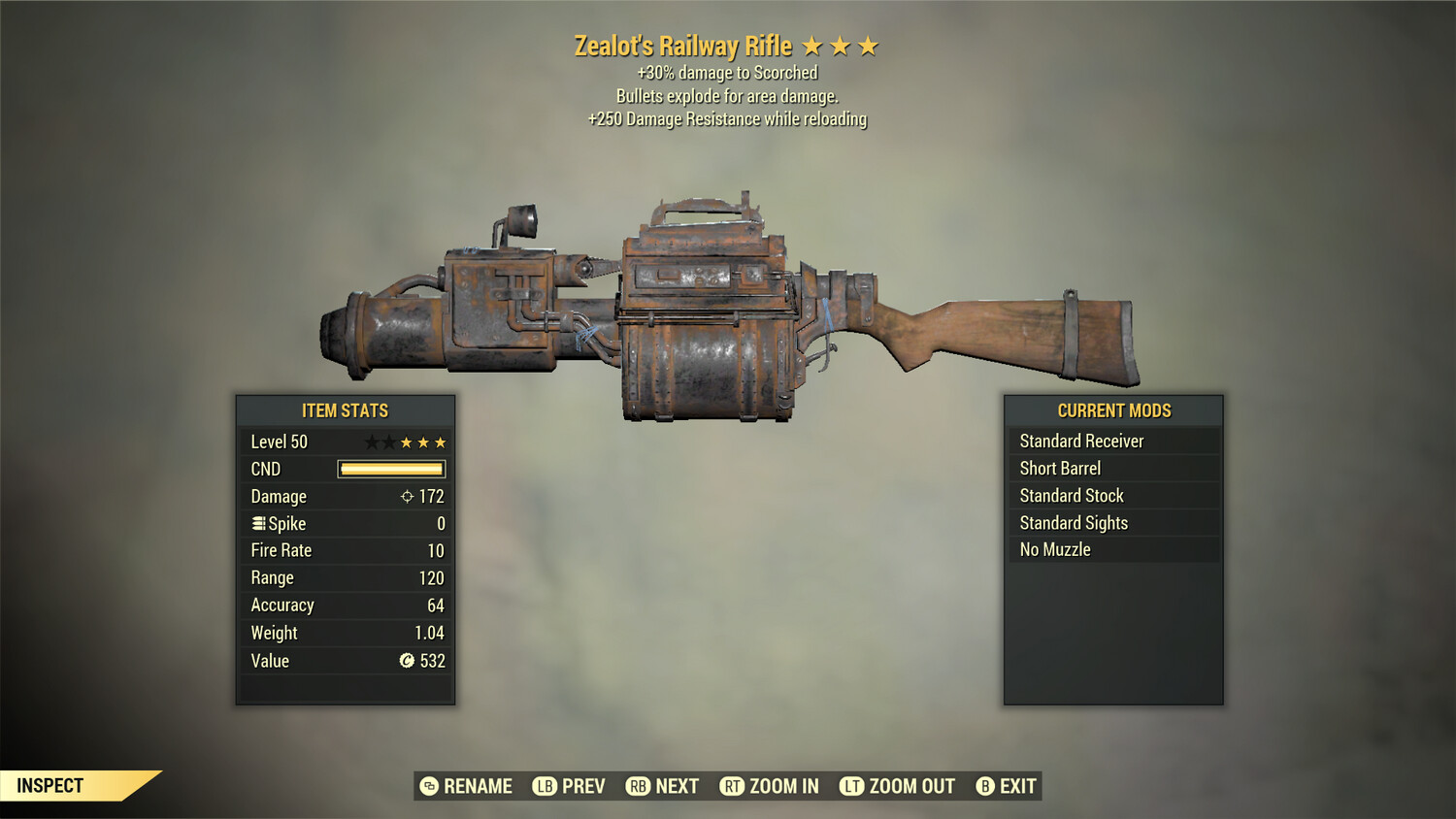Select the Spike ammo icon in Item Stats
Viewport: 1456px width, 819px height.
click(257, 523)
